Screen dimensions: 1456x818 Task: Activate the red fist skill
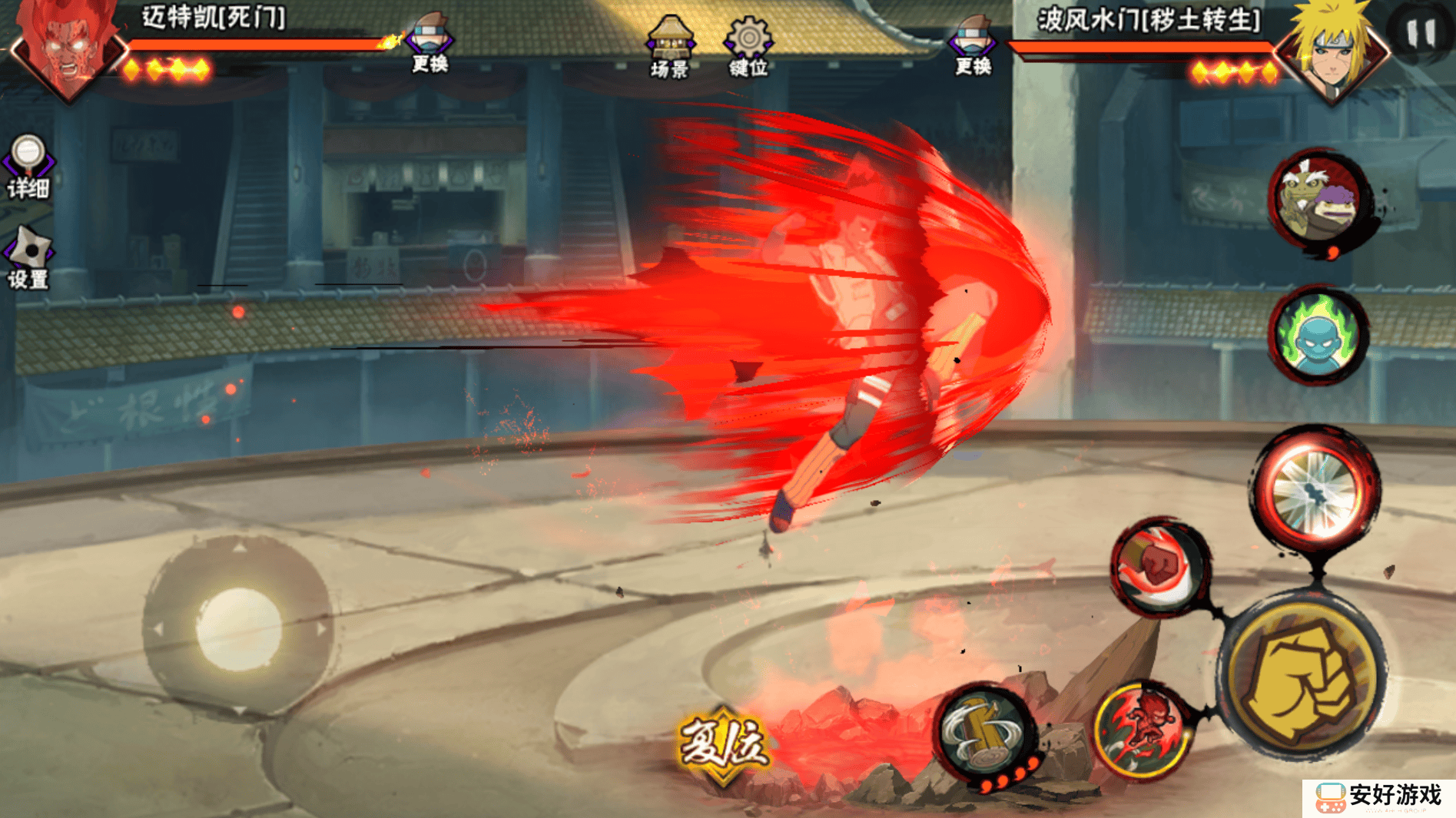[x=1160, y=567]
